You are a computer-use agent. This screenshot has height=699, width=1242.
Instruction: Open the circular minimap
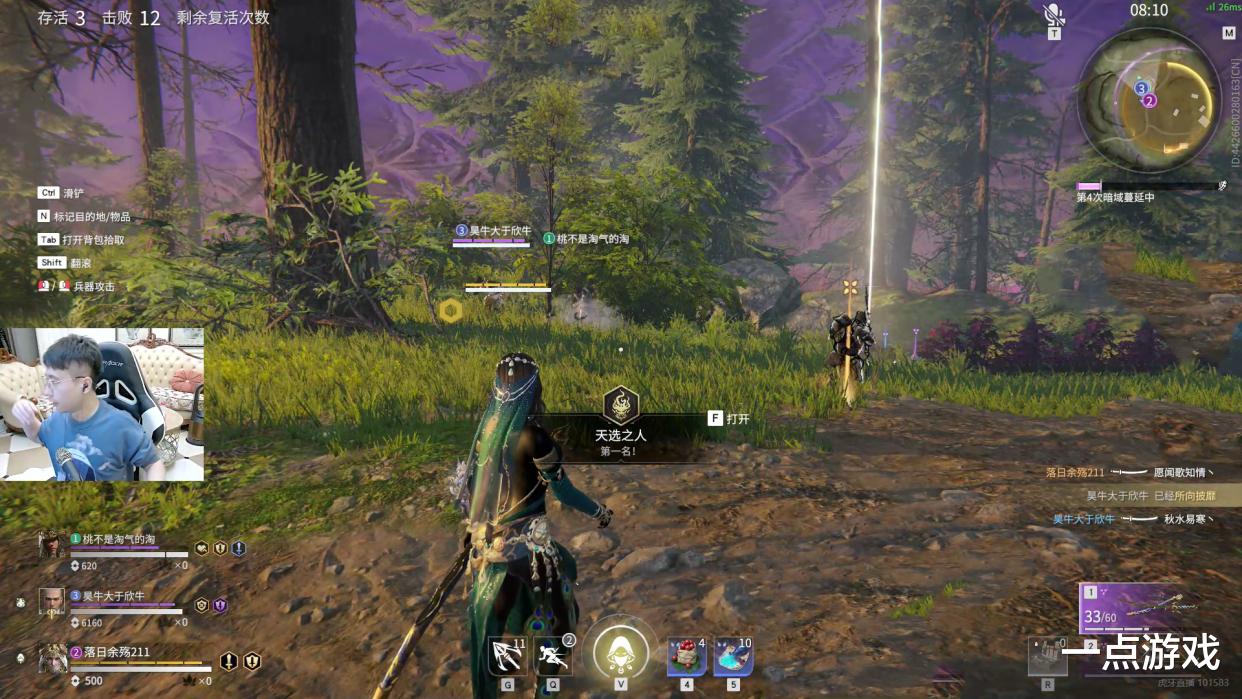1149,99
